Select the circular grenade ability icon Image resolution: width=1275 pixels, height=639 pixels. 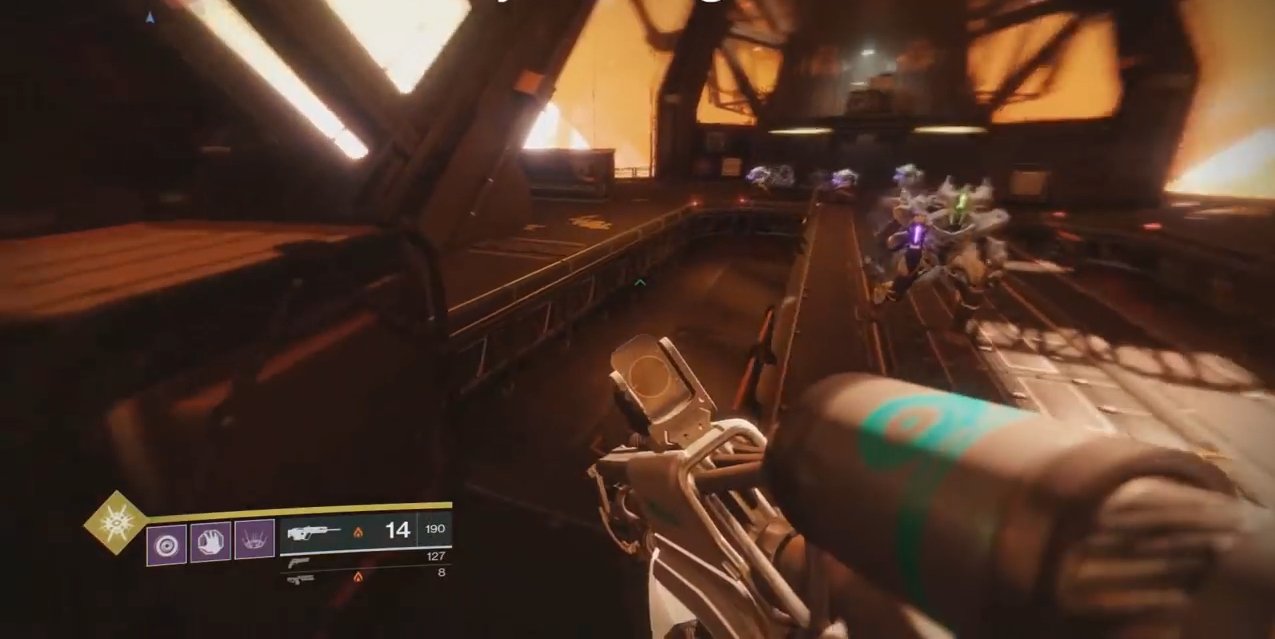point(166,545)
